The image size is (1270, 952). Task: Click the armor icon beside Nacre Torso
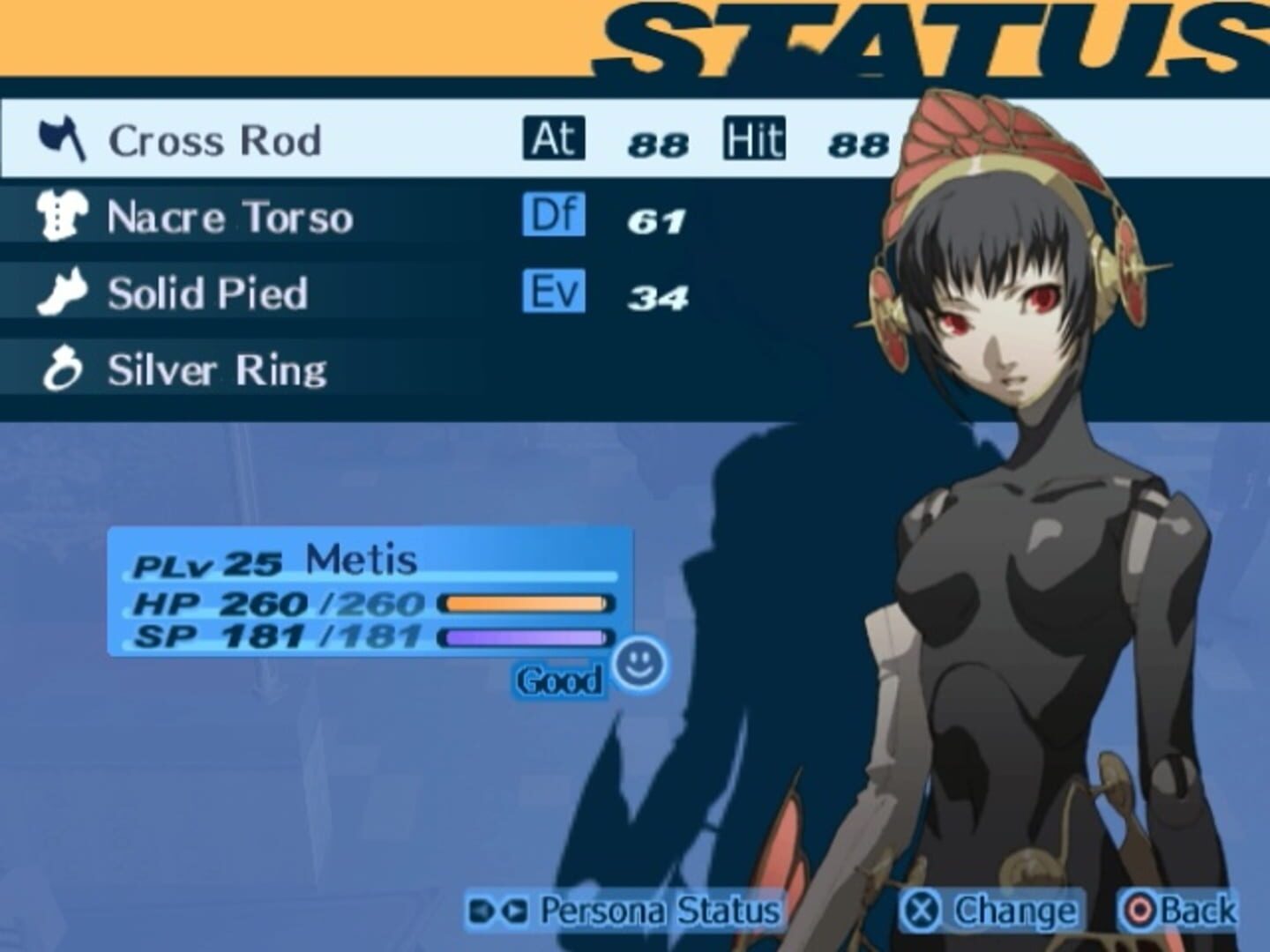click(62, 214)
